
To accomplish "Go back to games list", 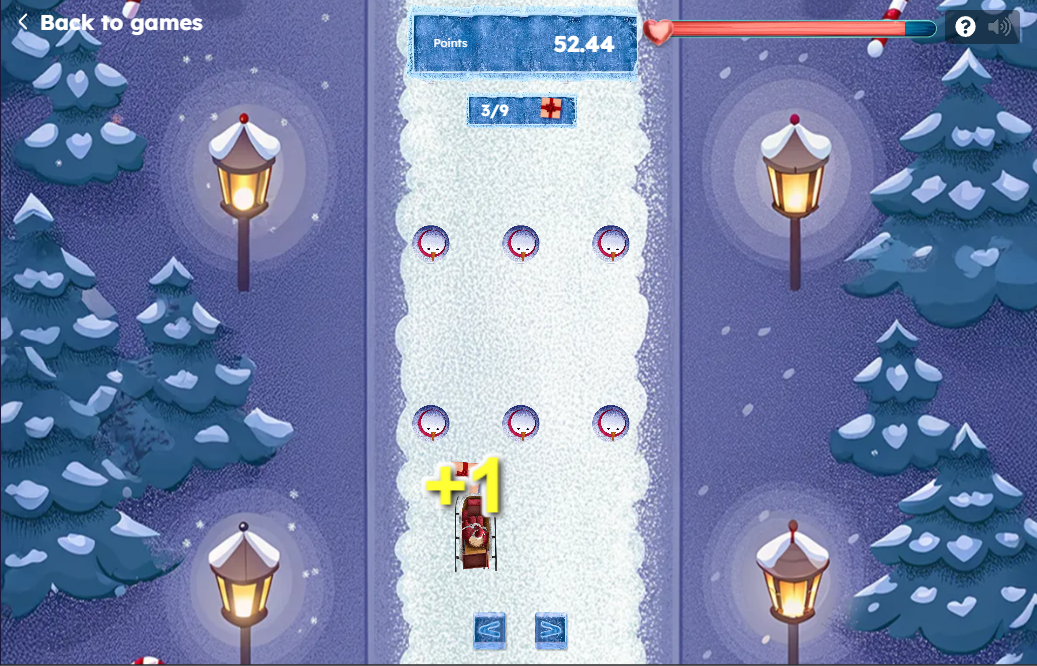I will click(110, 23).
